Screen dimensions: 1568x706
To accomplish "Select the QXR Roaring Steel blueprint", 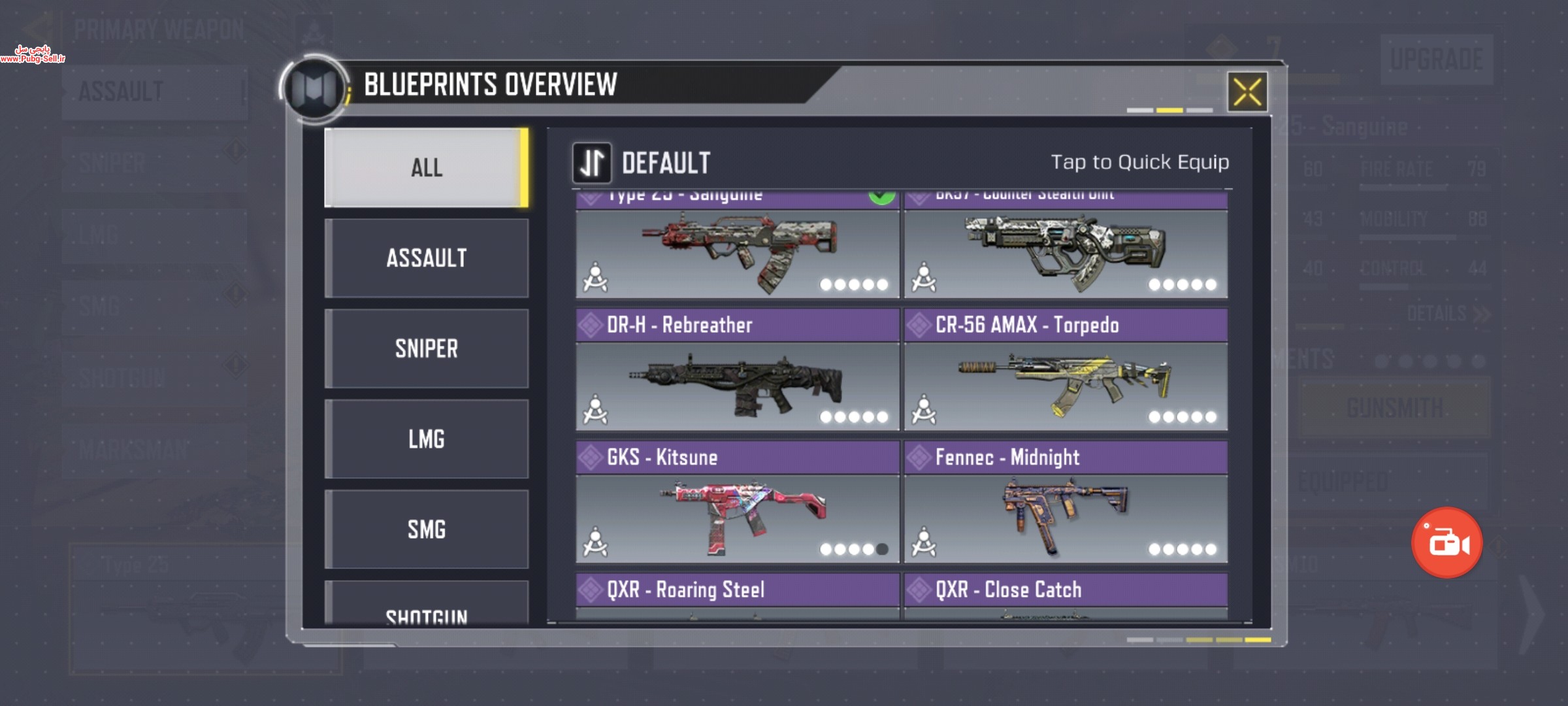I will 737,594.
